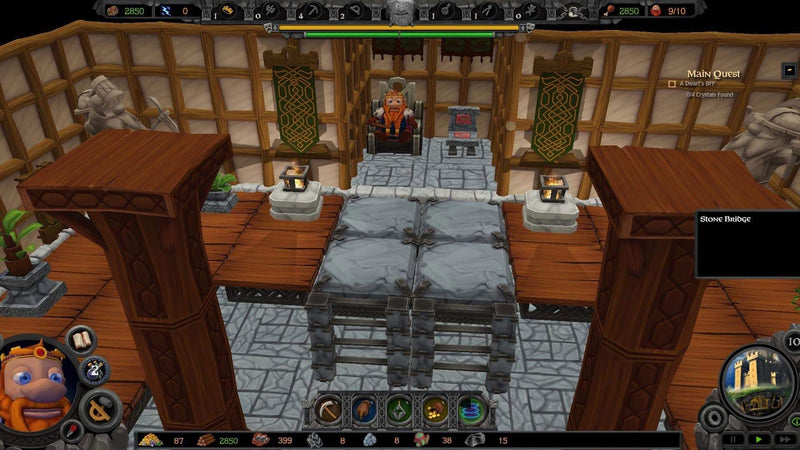Toggle the A Dwarf's BFF quest checkbox
Viewport: 800px width, 450px height.
tap(672, 84)
